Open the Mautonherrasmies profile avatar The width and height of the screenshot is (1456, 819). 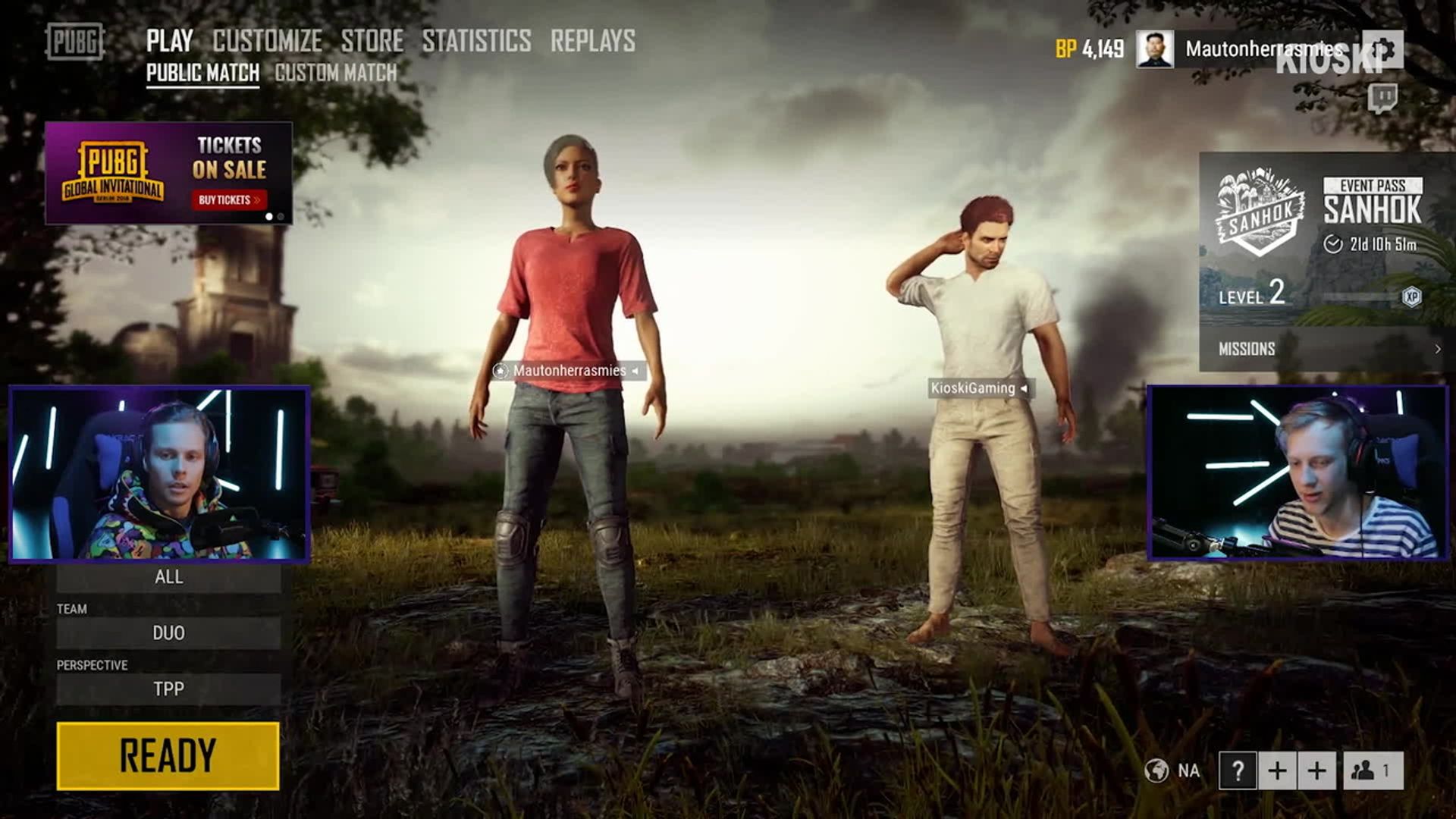[1154, 49]
